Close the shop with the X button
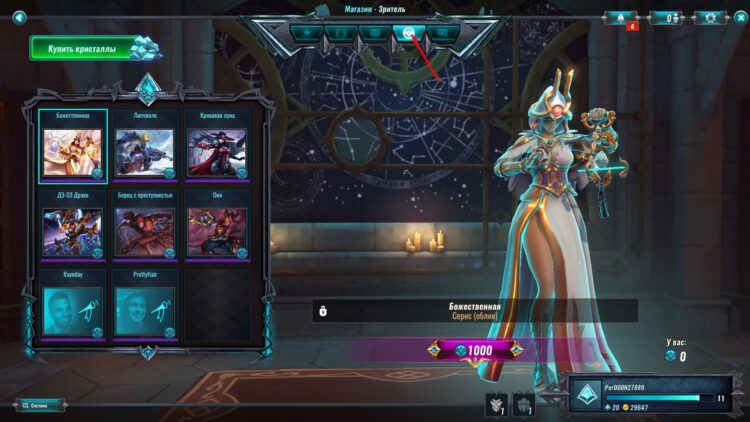This screenshot has width=750, height=422. pos(739,17)
